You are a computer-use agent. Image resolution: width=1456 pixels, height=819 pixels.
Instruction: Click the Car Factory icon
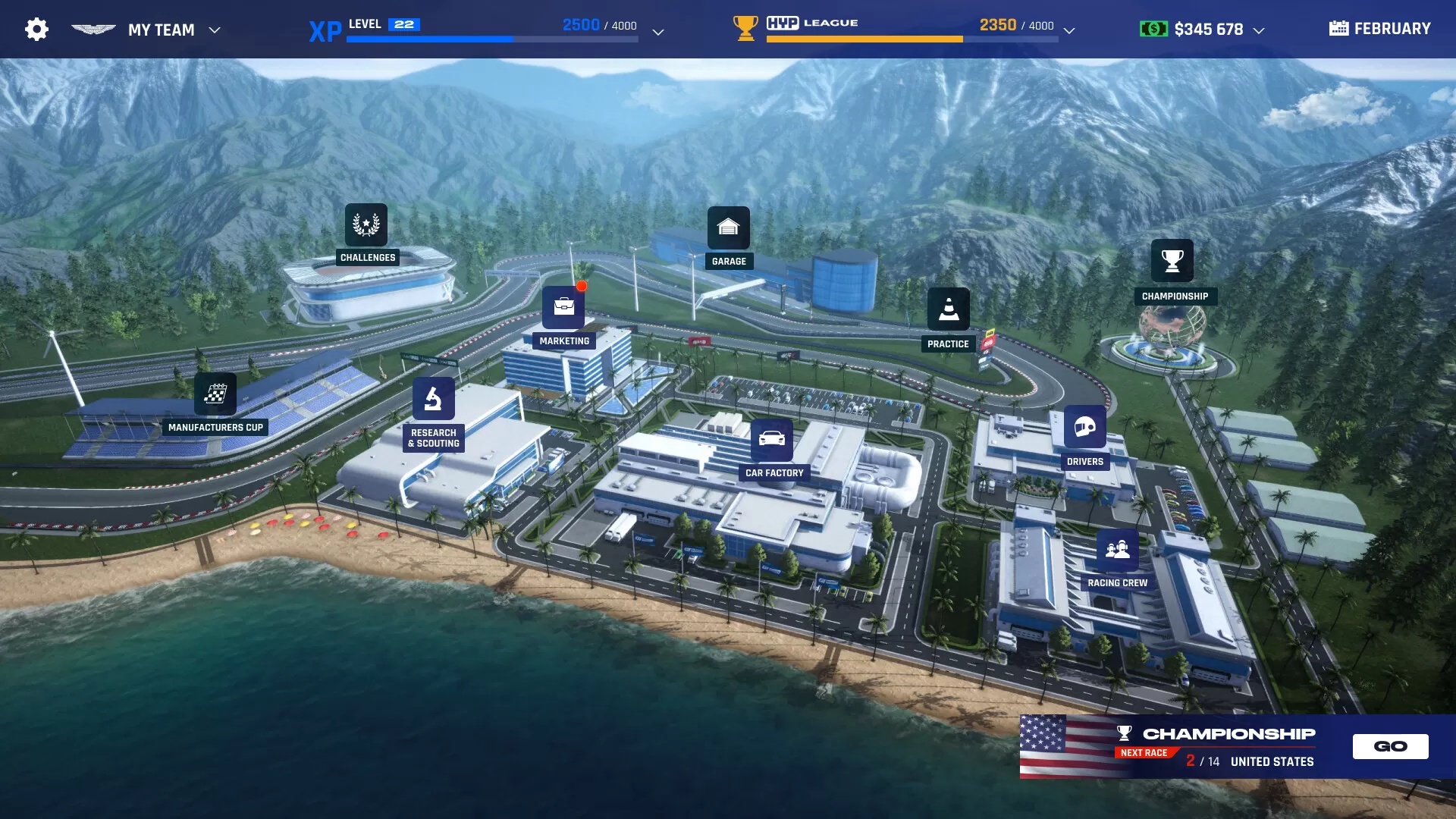(x=773, y=439)
